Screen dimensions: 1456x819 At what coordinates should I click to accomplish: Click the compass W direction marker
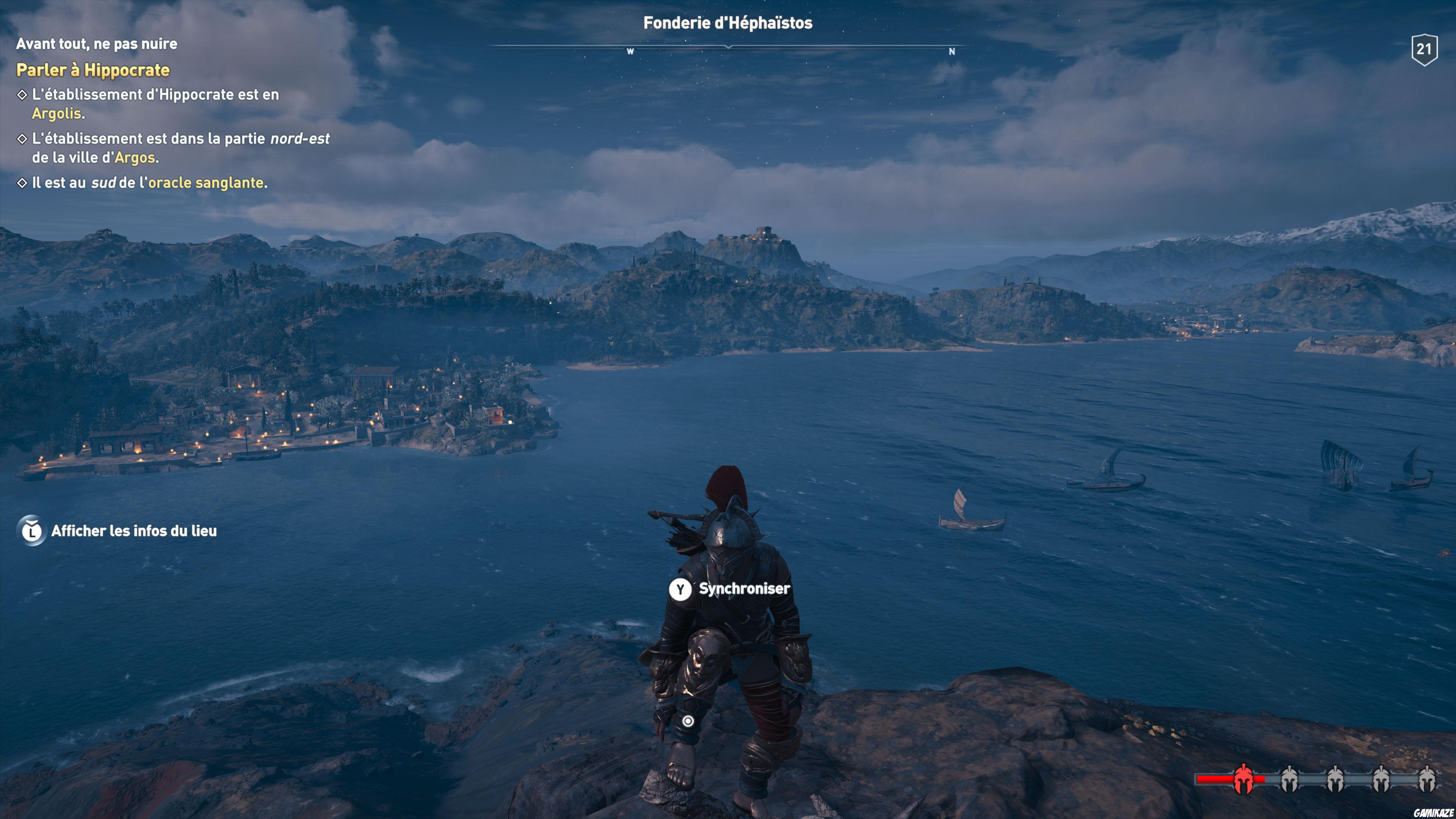point(631,52)
